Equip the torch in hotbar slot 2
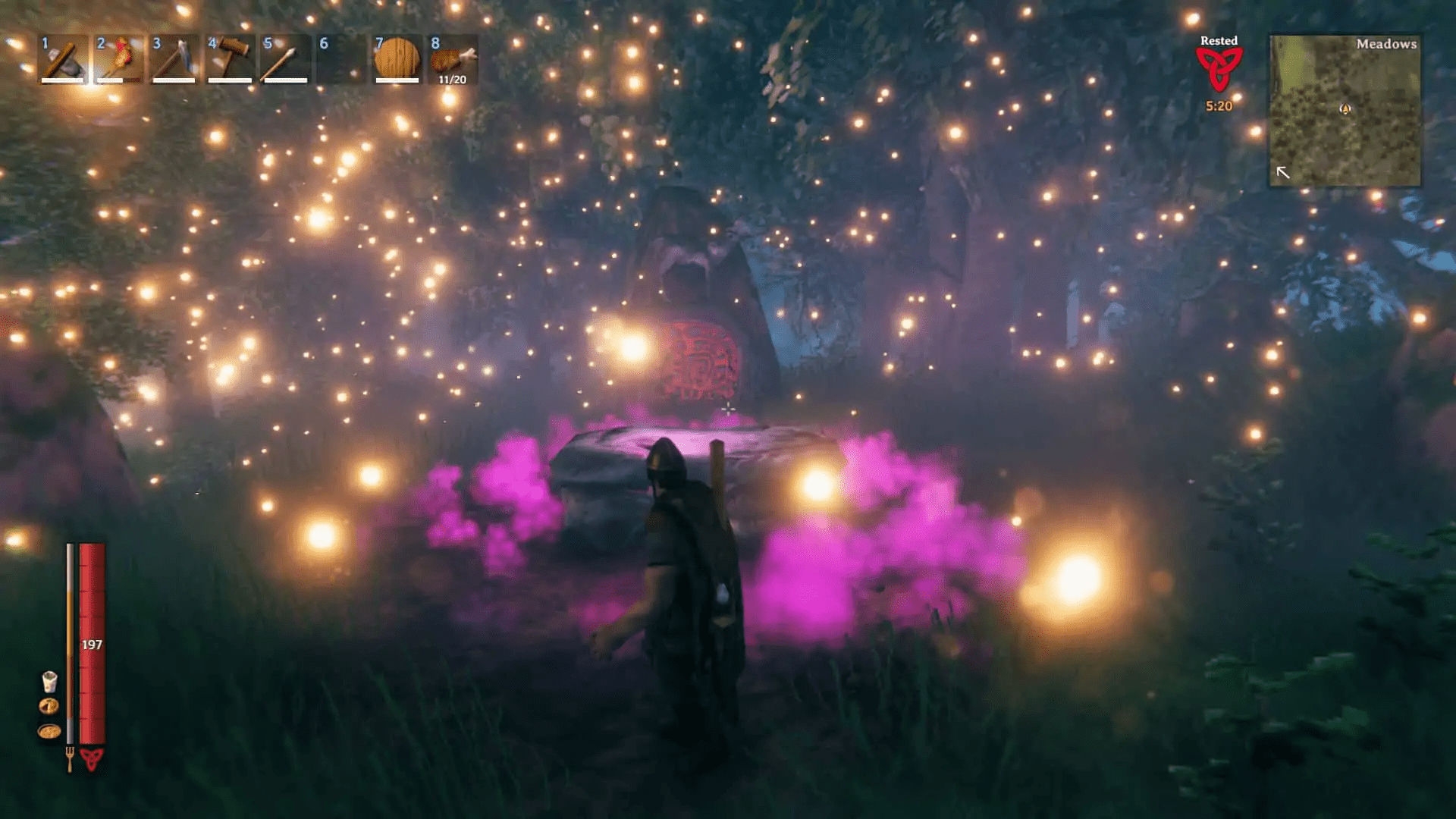This screenshot has width=1456, height=819. (119, 59)
